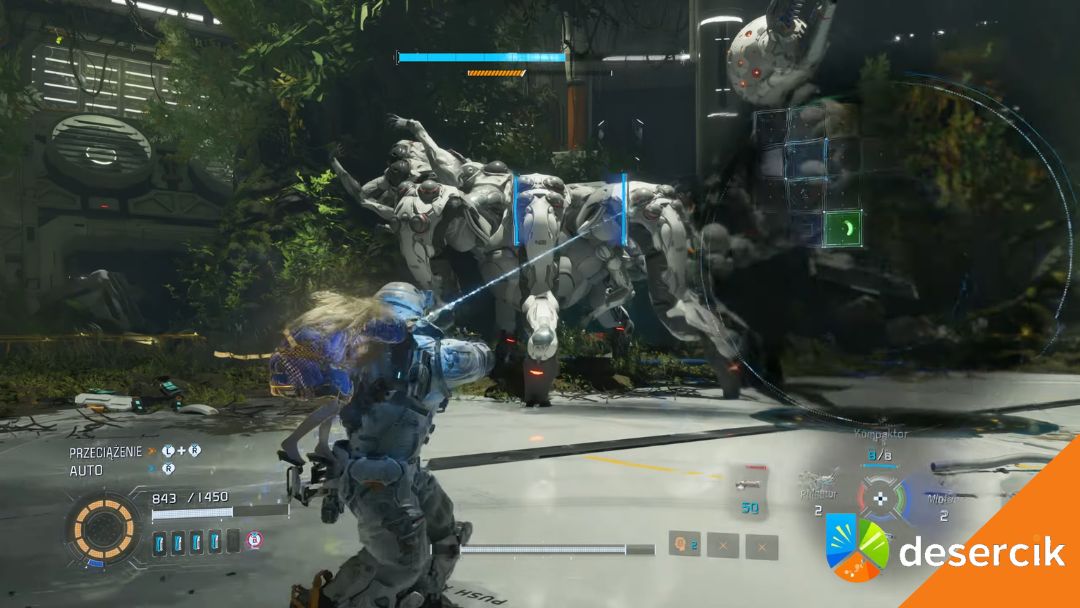Screen dimensions: 1080x608
Task: Click the round red repair item icon
Action: pyautogui.click(x=255, y=540)
